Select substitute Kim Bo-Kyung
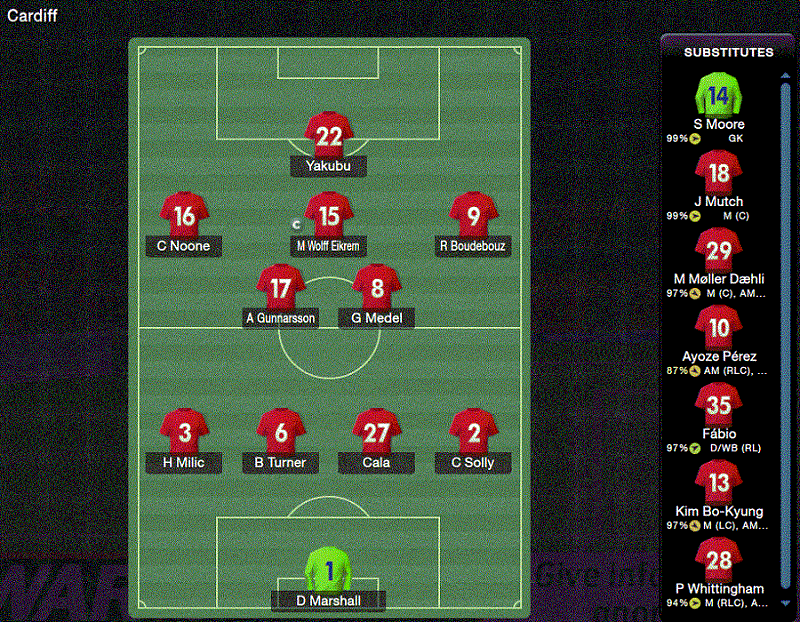The image size is (800, 622). pyautogui.click(x=718, y=483)
